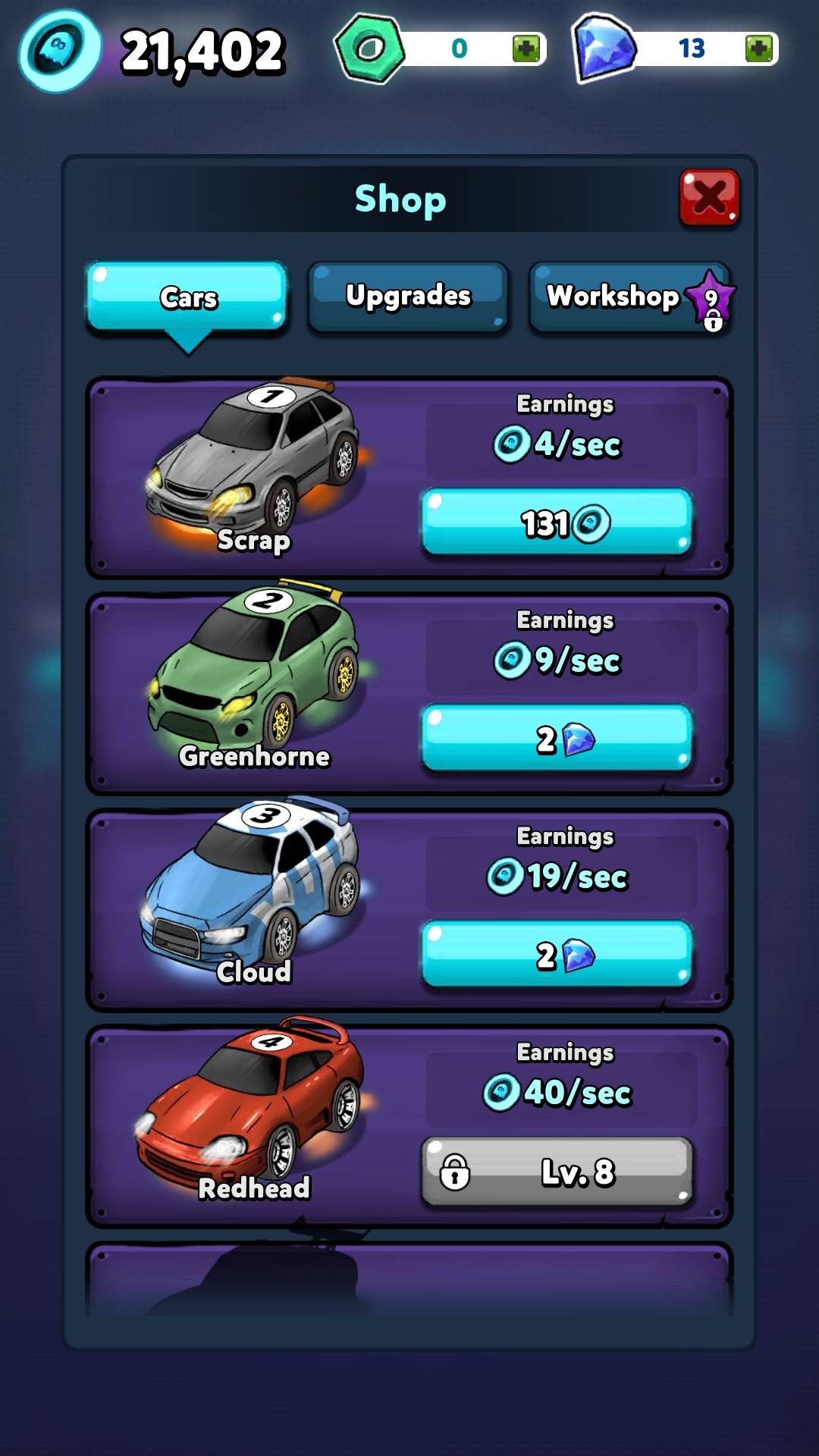The height and width of the screenshot is (1456, 819).
Task: Purchase the Greenhorne car for 2 gems
Action: coord(557,739)
